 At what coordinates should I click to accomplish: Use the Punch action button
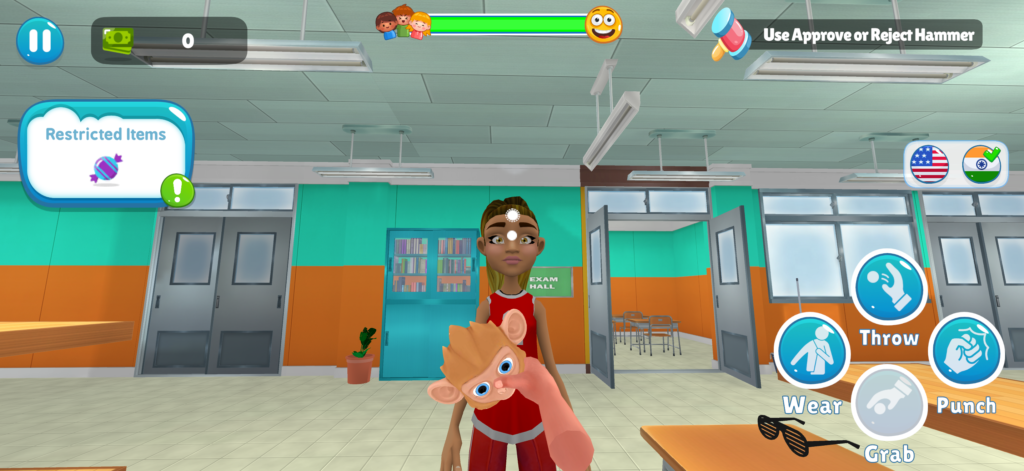[966, 351]
